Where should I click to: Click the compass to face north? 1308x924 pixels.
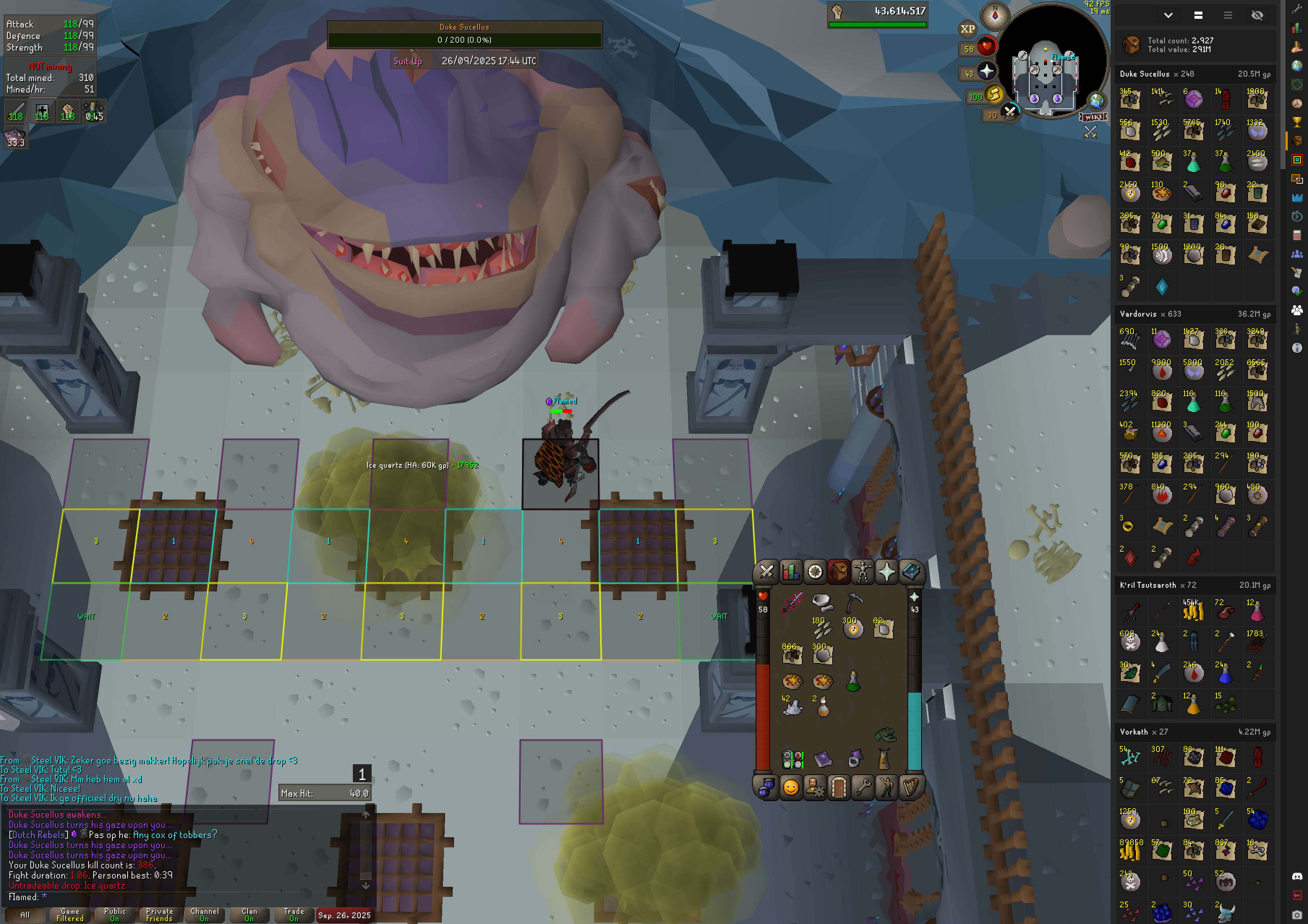[995, 16]
